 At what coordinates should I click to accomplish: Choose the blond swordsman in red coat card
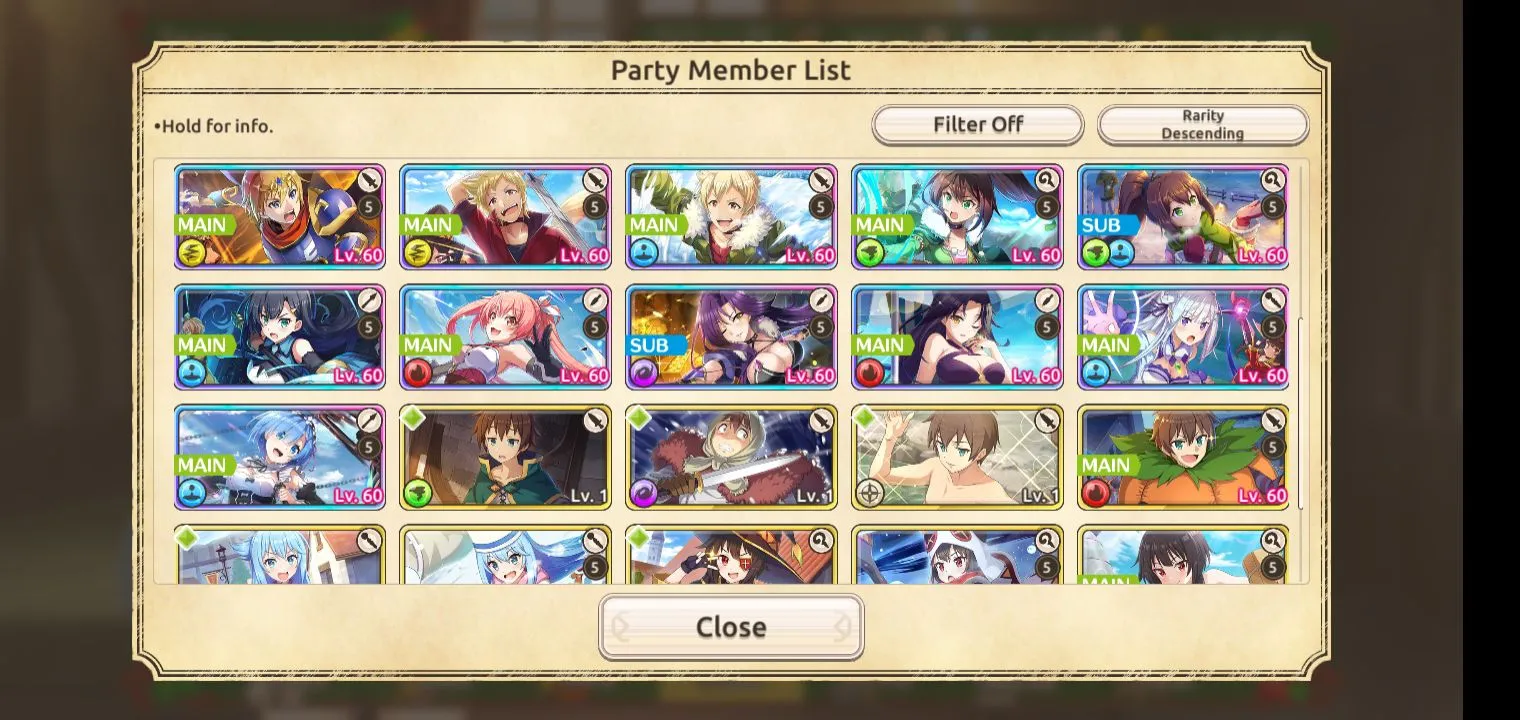click(505, 217)
